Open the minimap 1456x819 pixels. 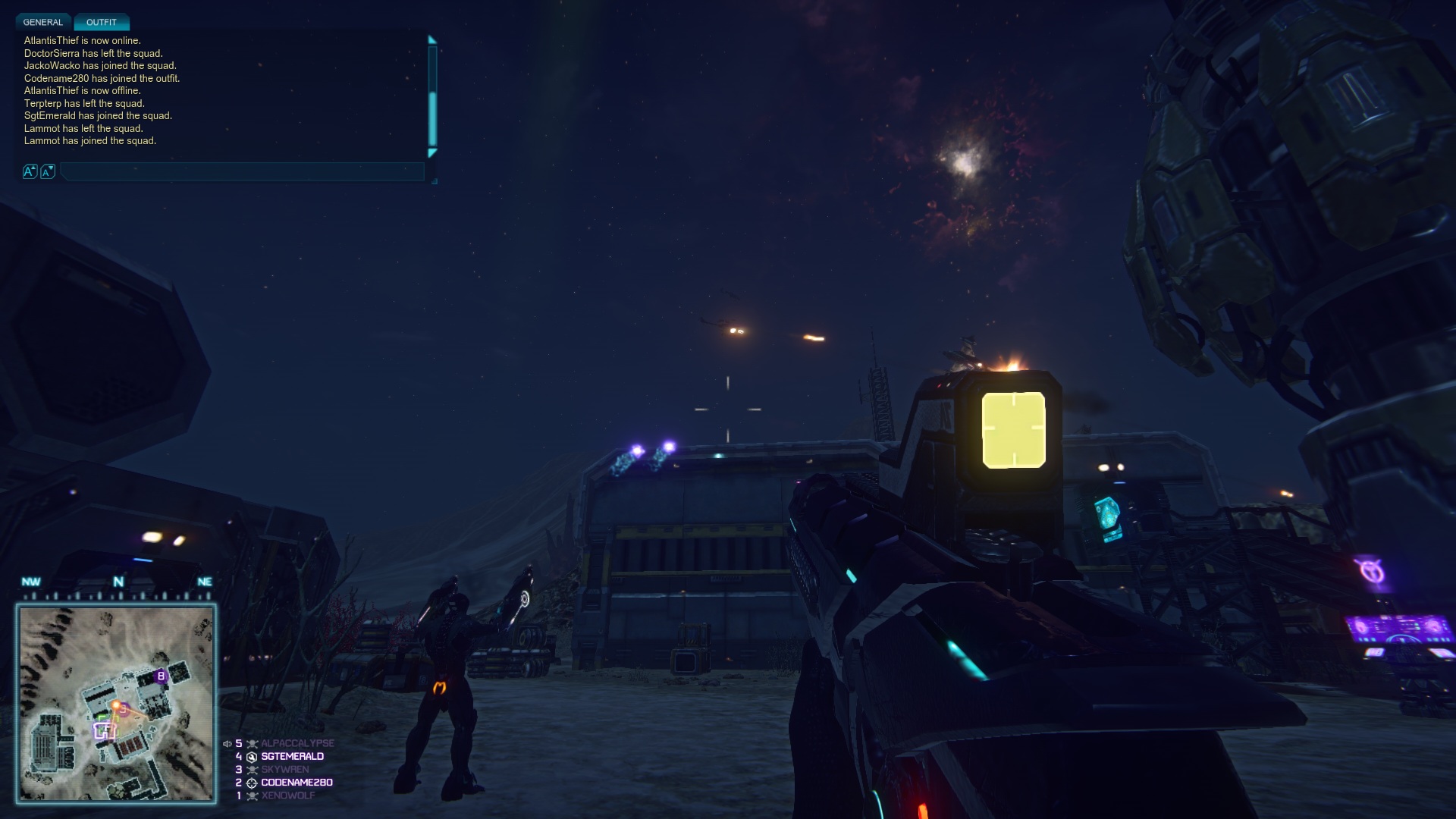117,702
